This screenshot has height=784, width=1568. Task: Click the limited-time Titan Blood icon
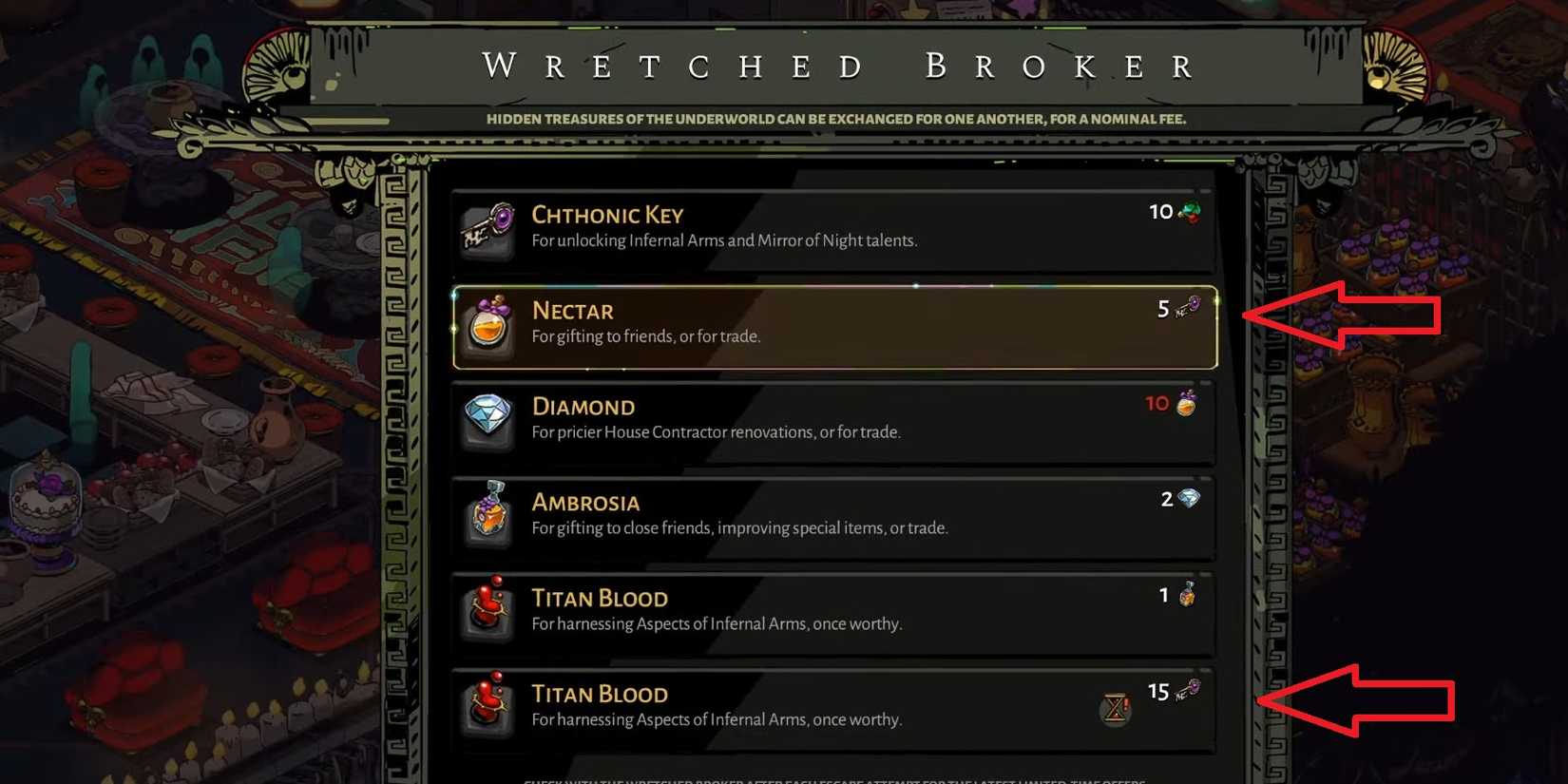[487, 707]
